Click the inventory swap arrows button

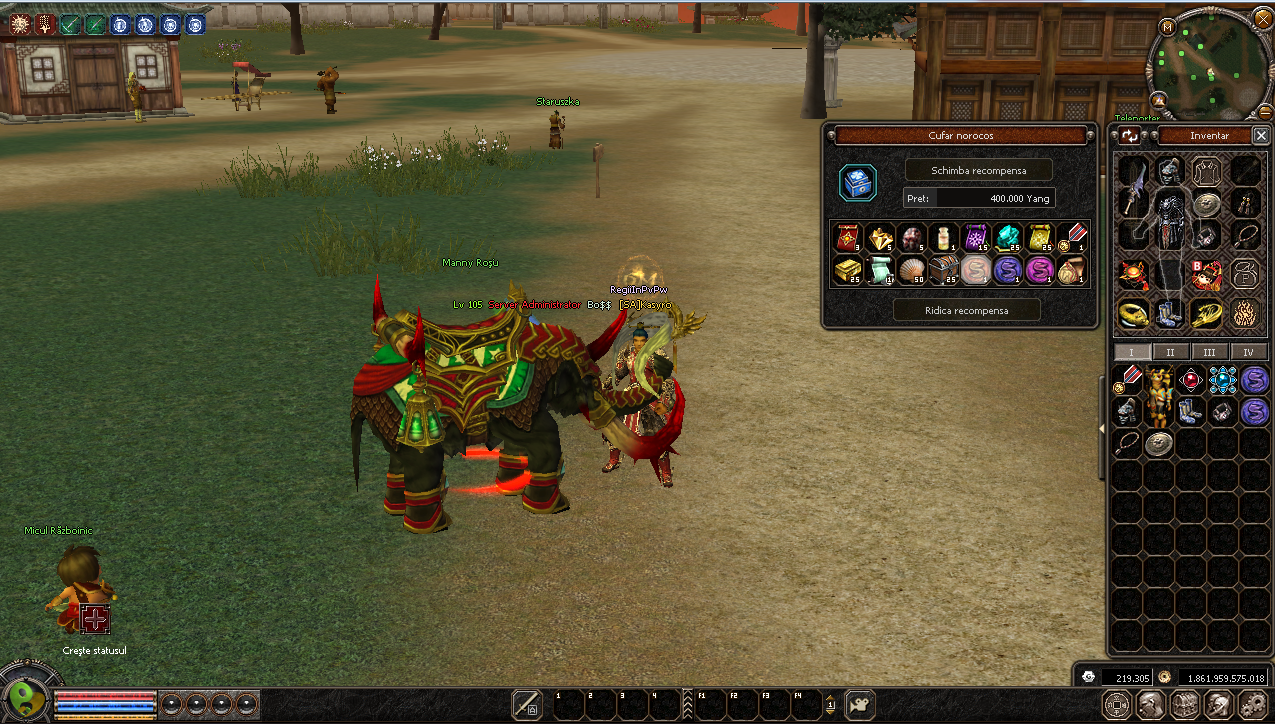coord(1130,135)
